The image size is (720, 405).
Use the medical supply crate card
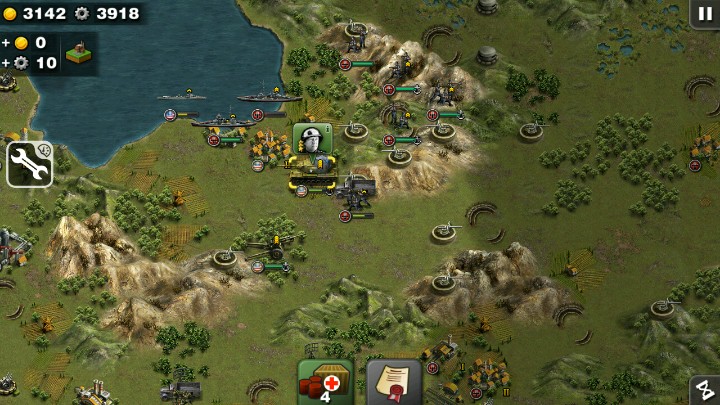325,382
